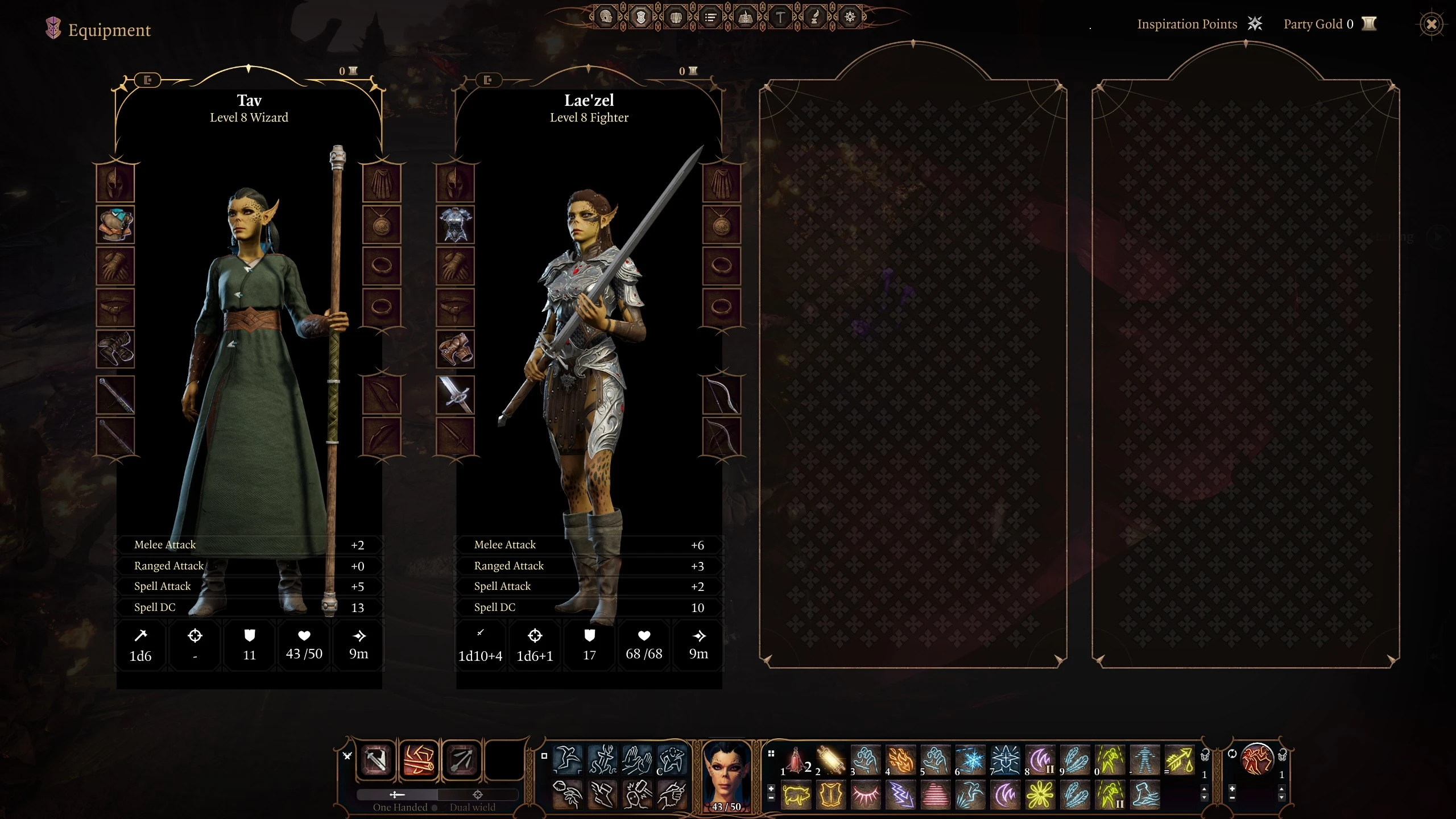Cast the blue snowflake frost spell
Screen dimensions: 1456x819
point(970,760)
